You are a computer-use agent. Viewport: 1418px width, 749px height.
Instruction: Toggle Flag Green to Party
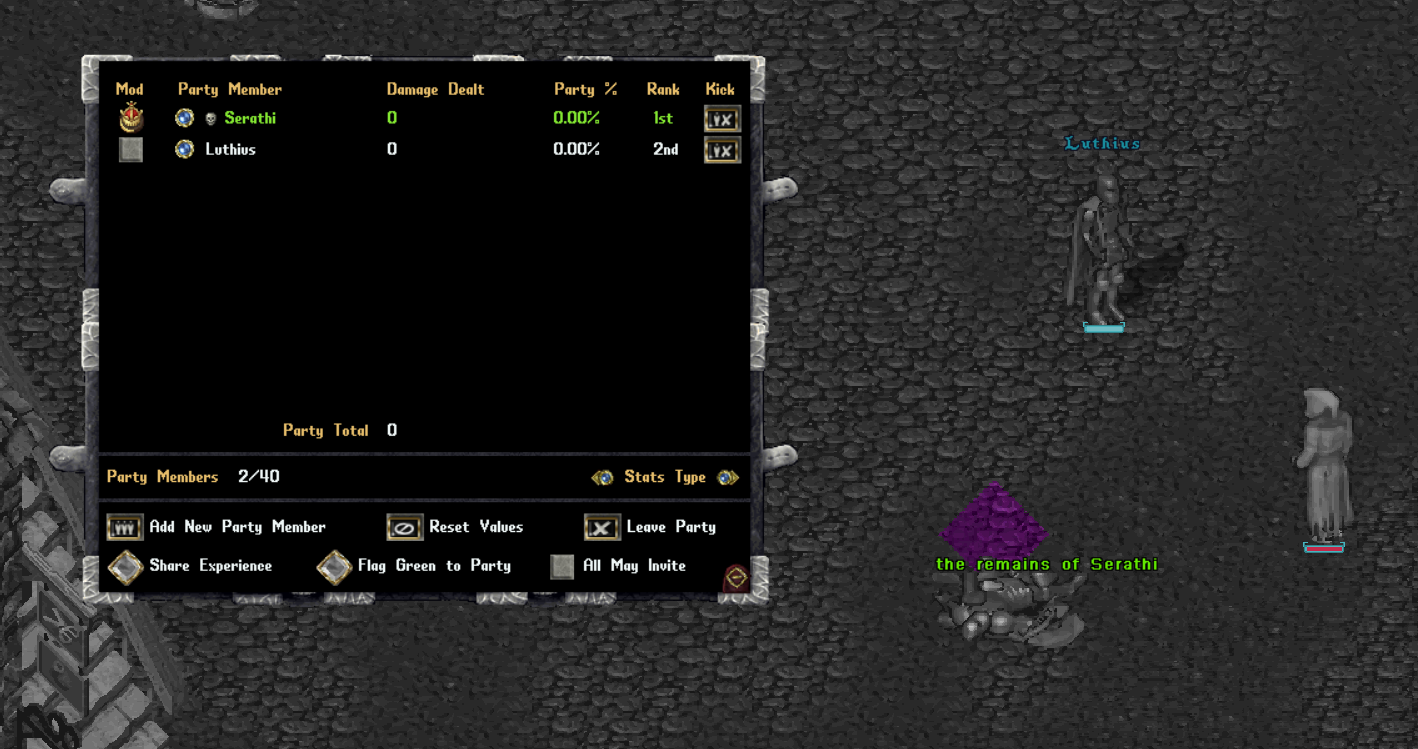click(334, 566)
